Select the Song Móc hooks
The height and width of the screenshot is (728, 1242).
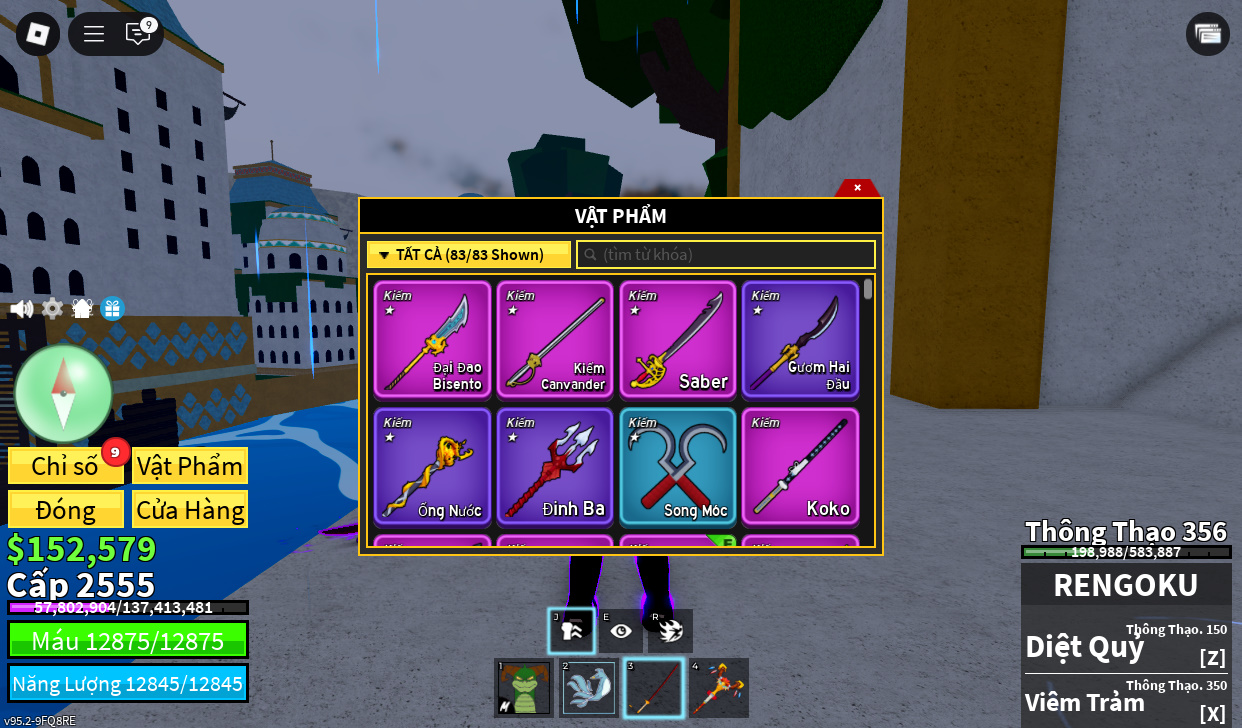tap(678, 466)
